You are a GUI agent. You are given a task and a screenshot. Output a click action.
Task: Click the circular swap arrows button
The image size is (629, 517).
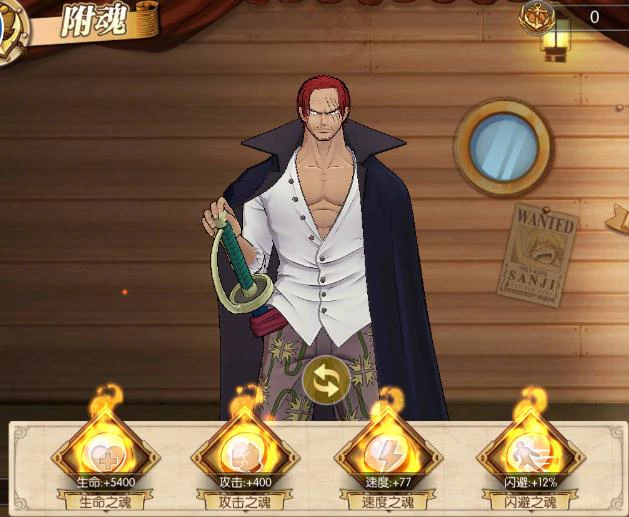tap(326, 380)
